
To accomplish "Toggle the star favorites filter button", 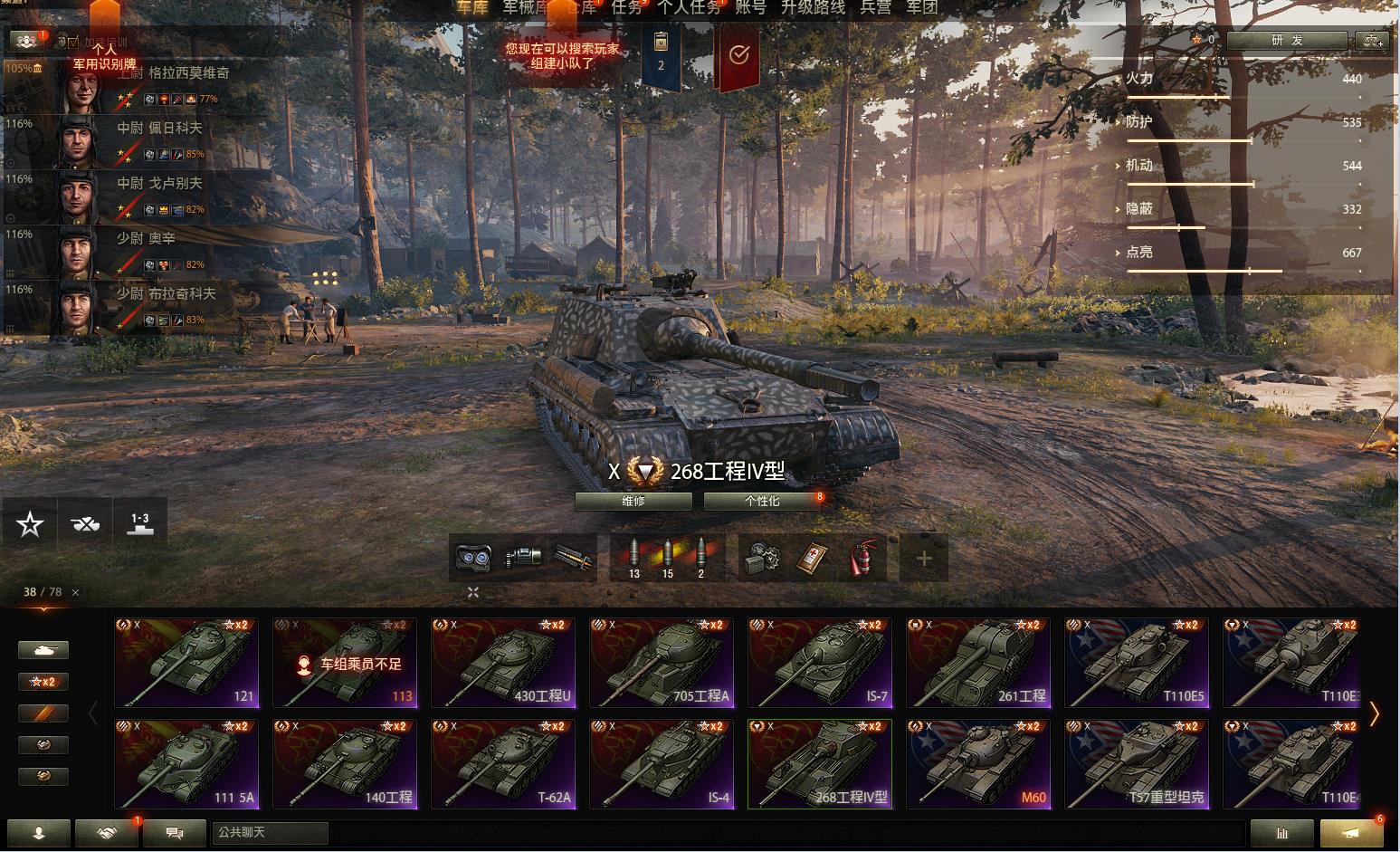I will coord(30,523).
